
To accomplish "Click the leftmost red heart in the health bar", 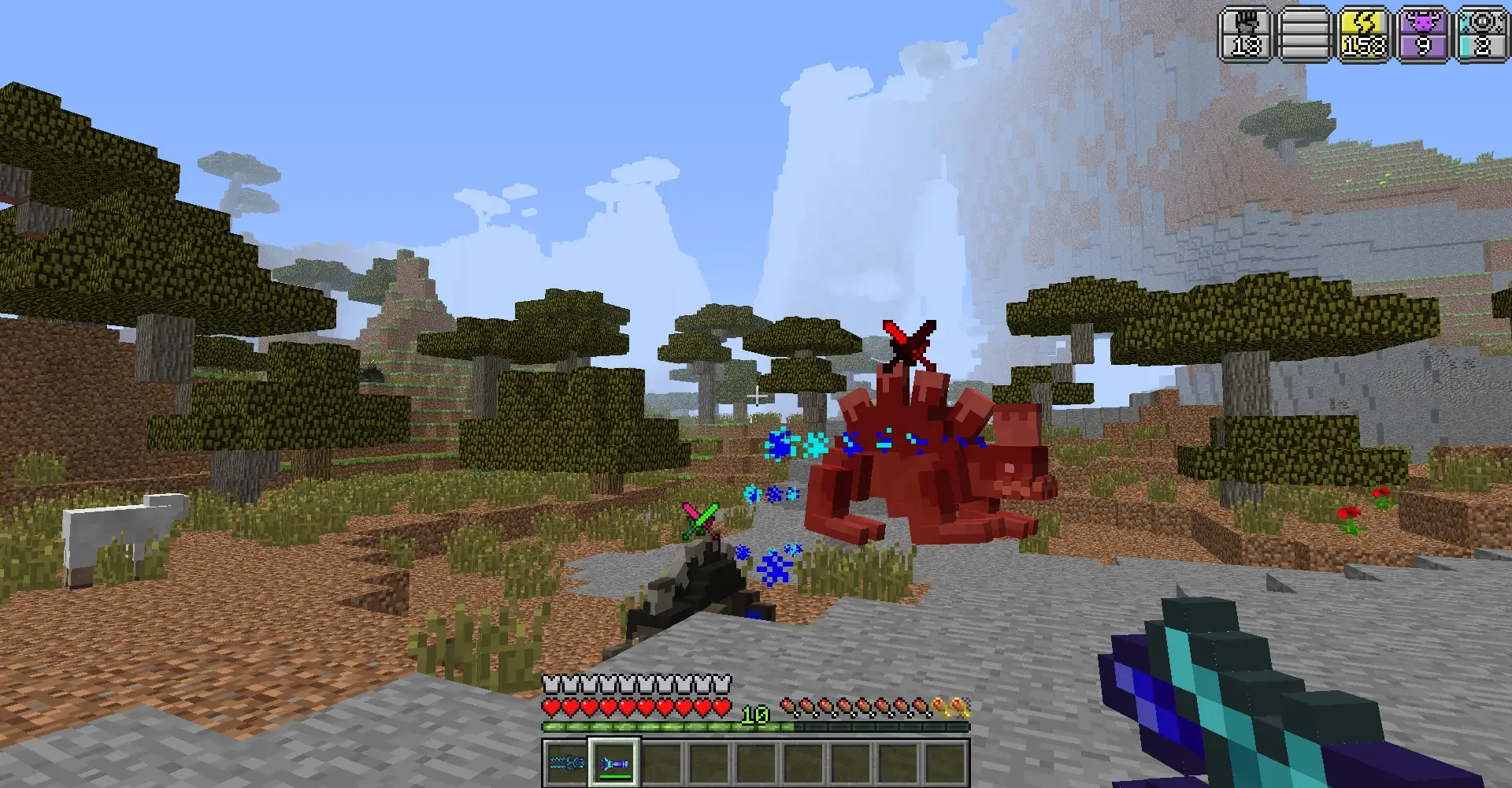I will 551,708.
